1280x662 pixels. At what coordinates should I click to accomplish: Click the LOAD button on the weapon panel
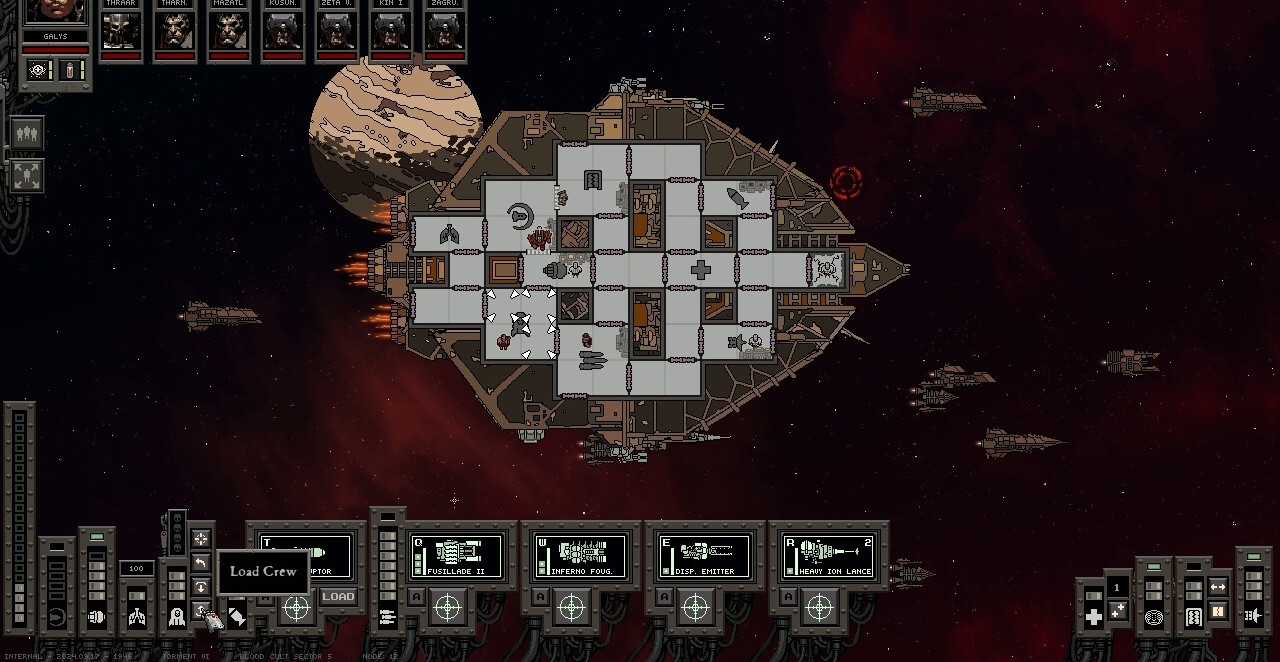tap(338, 597)
